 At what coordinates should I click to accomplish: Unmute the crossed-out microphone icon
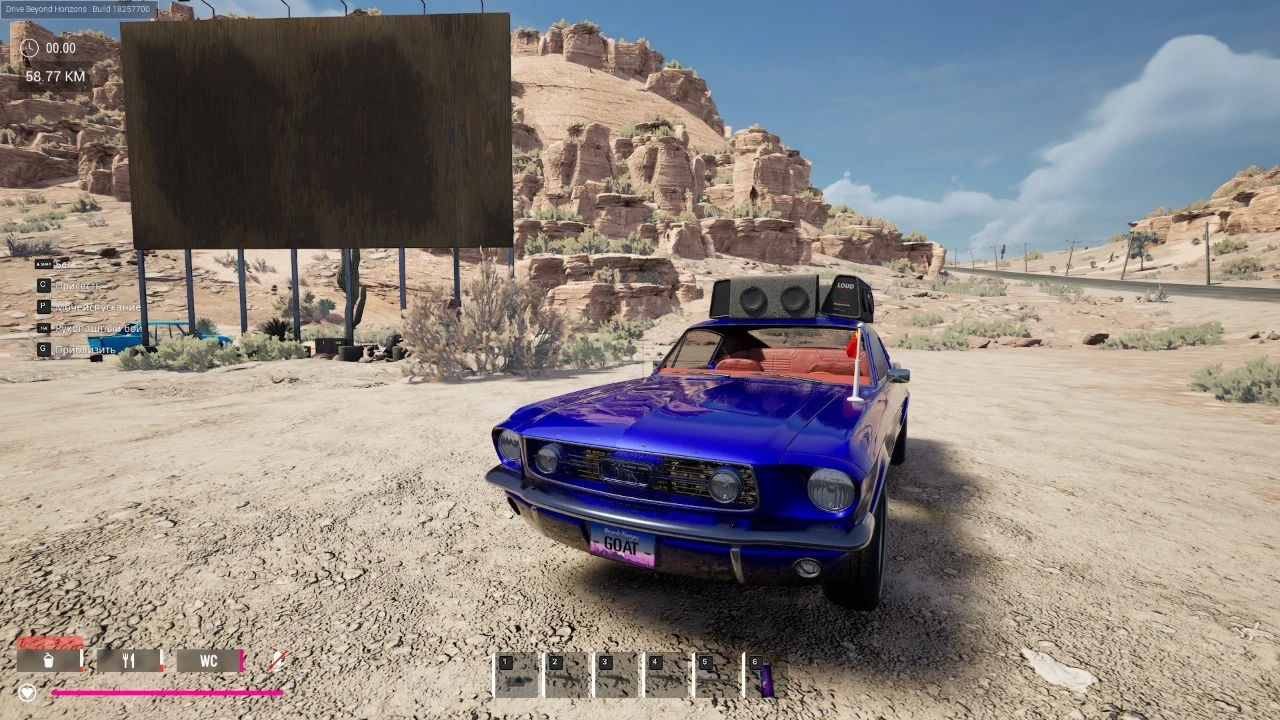click(277, 660)
